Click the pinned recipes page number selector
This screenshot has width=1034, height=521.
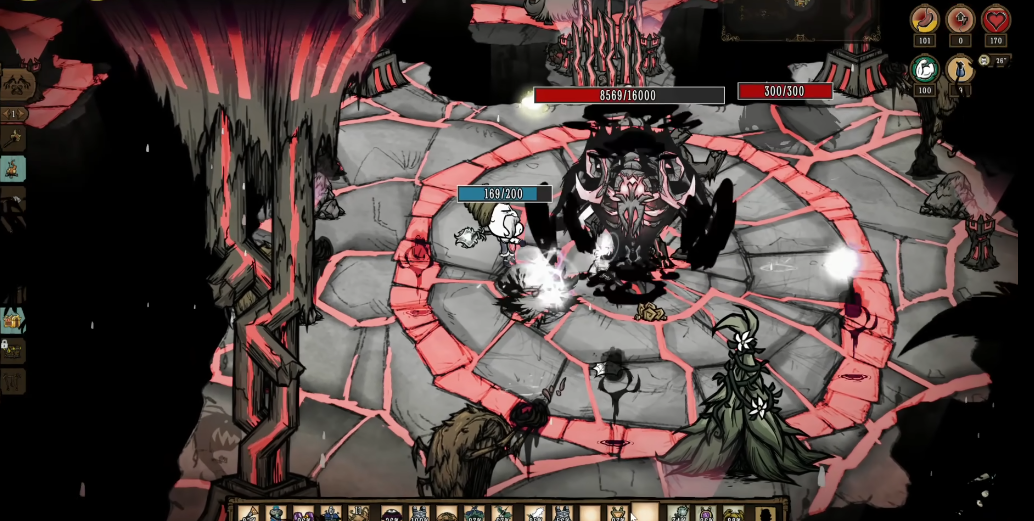[13, 114]
